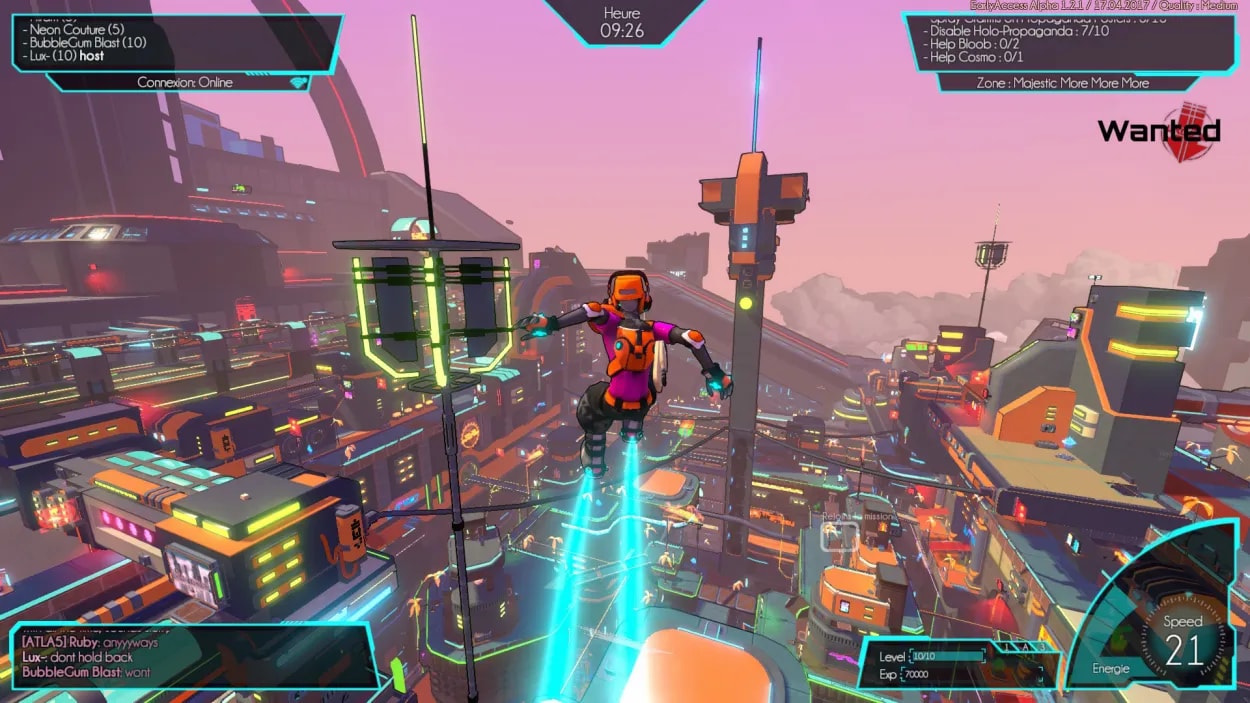Image resolution: width=1250 pixels, height=703 pixels.
Task: Select the host Lux- in player list
Action: pos(67,56)
